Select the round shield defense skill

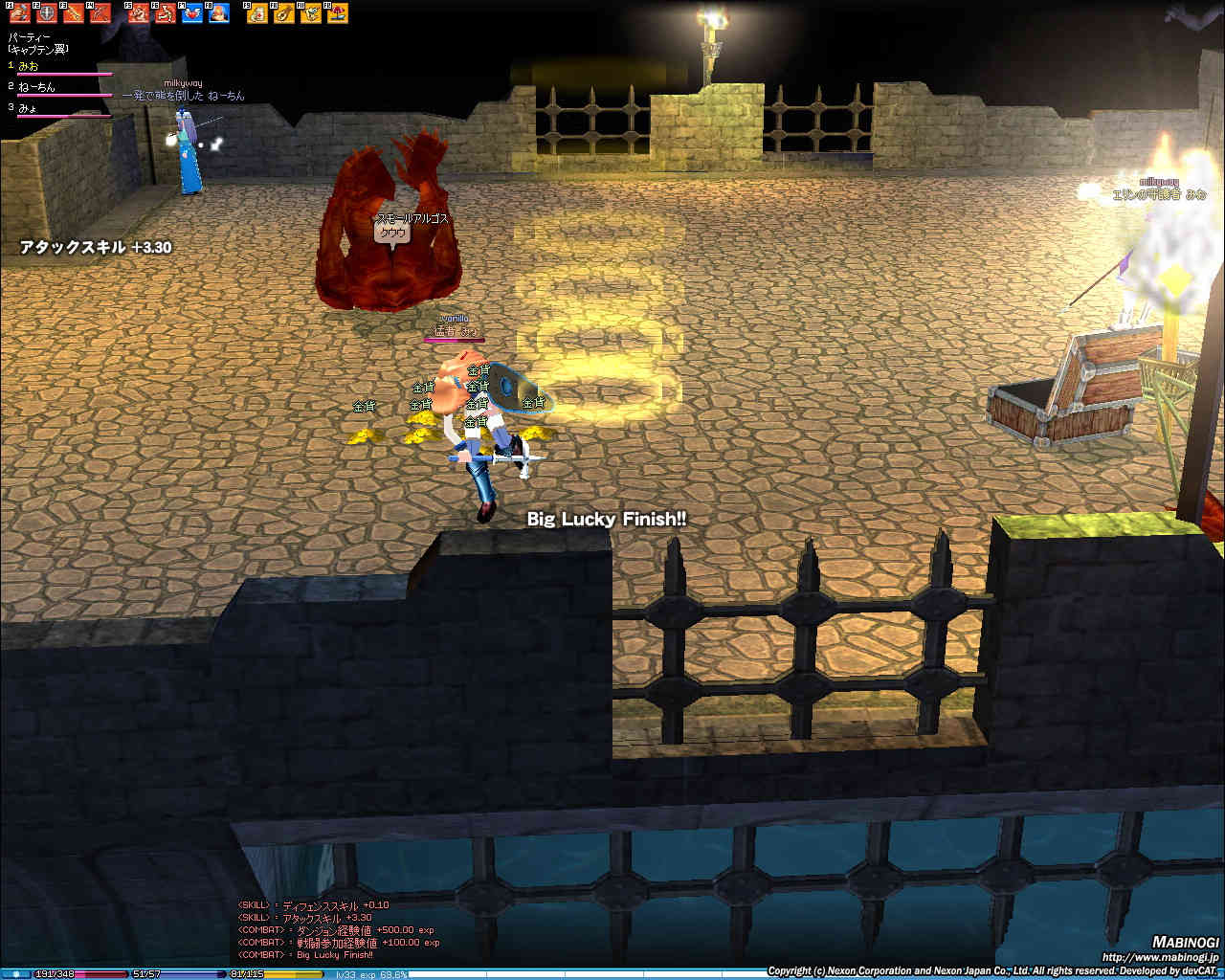click(46, 13)
